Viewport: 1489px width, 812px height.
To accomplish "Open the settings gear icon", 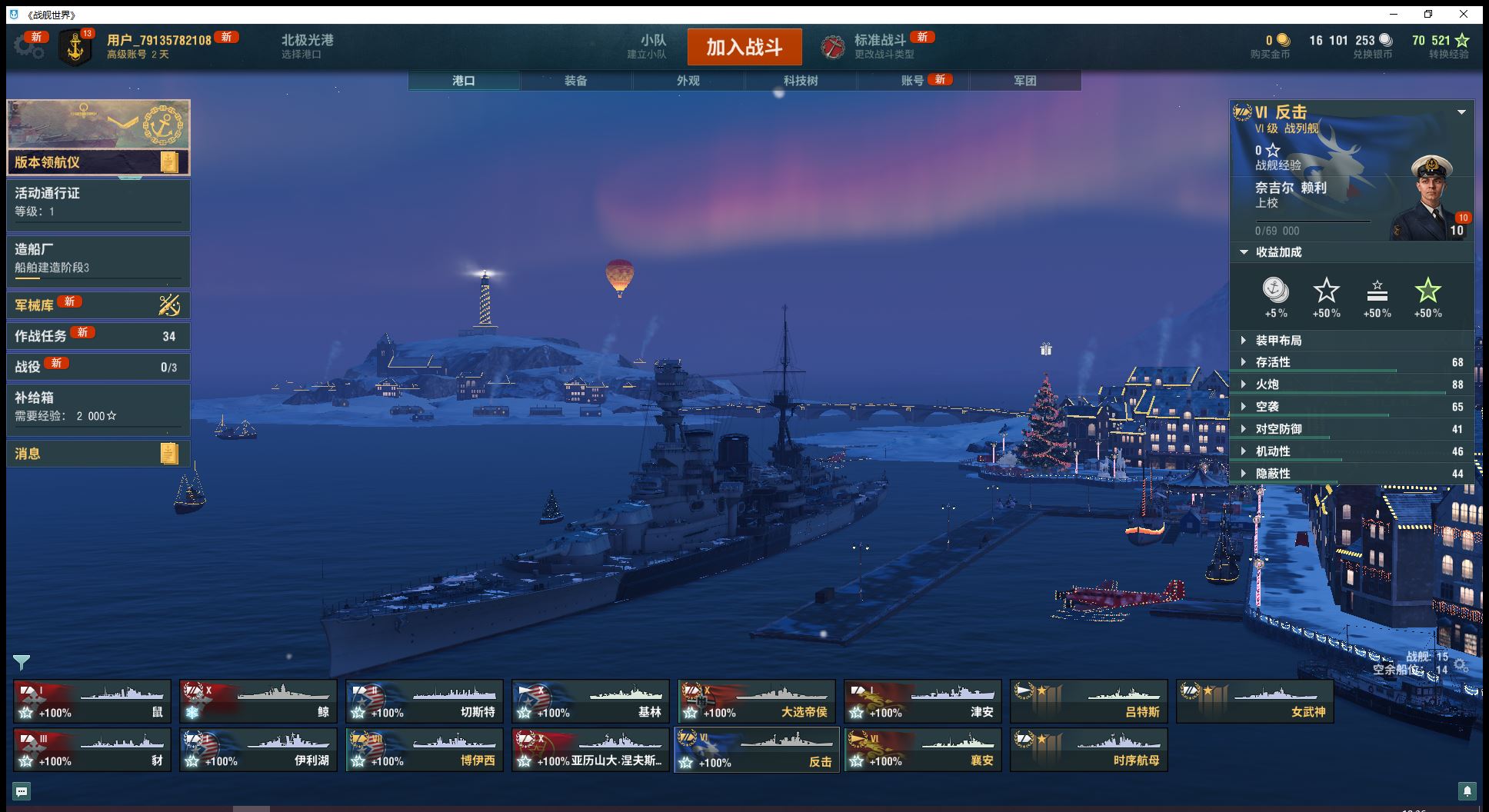I will click(x=28, y=47).
